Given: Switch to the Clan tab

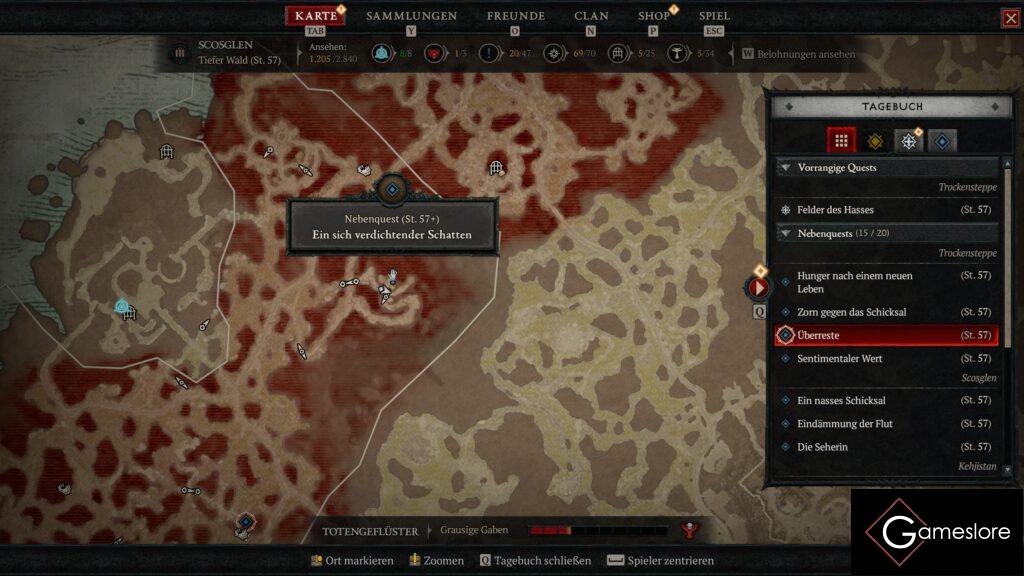Looking at the screenshot, I should [x=591, y=16].
